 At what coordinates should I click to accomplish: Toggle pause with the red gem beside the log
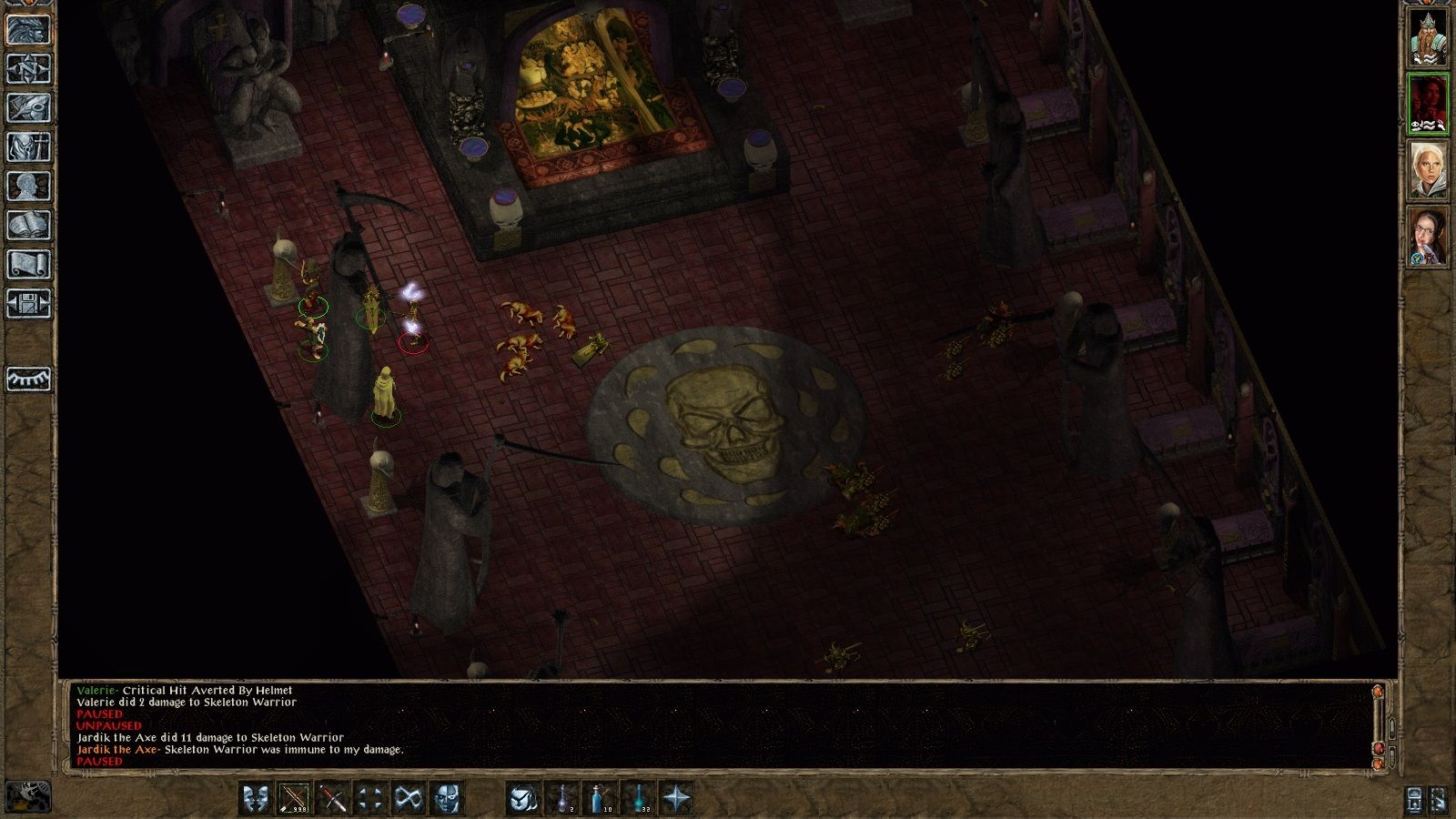coord(1379,748)
